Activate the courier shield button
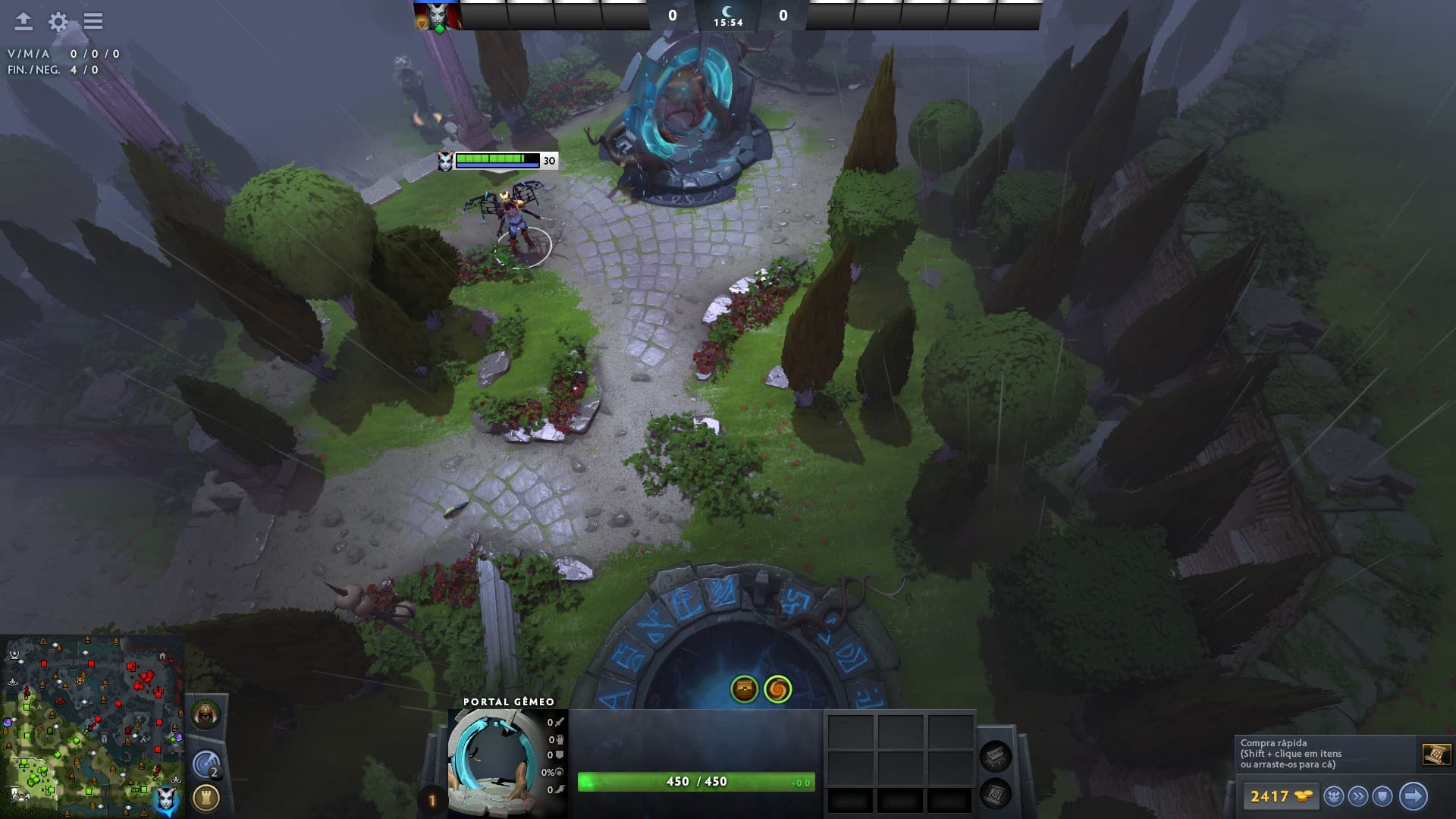This screenshot has width=1456, height=819. coord(1382,796)
